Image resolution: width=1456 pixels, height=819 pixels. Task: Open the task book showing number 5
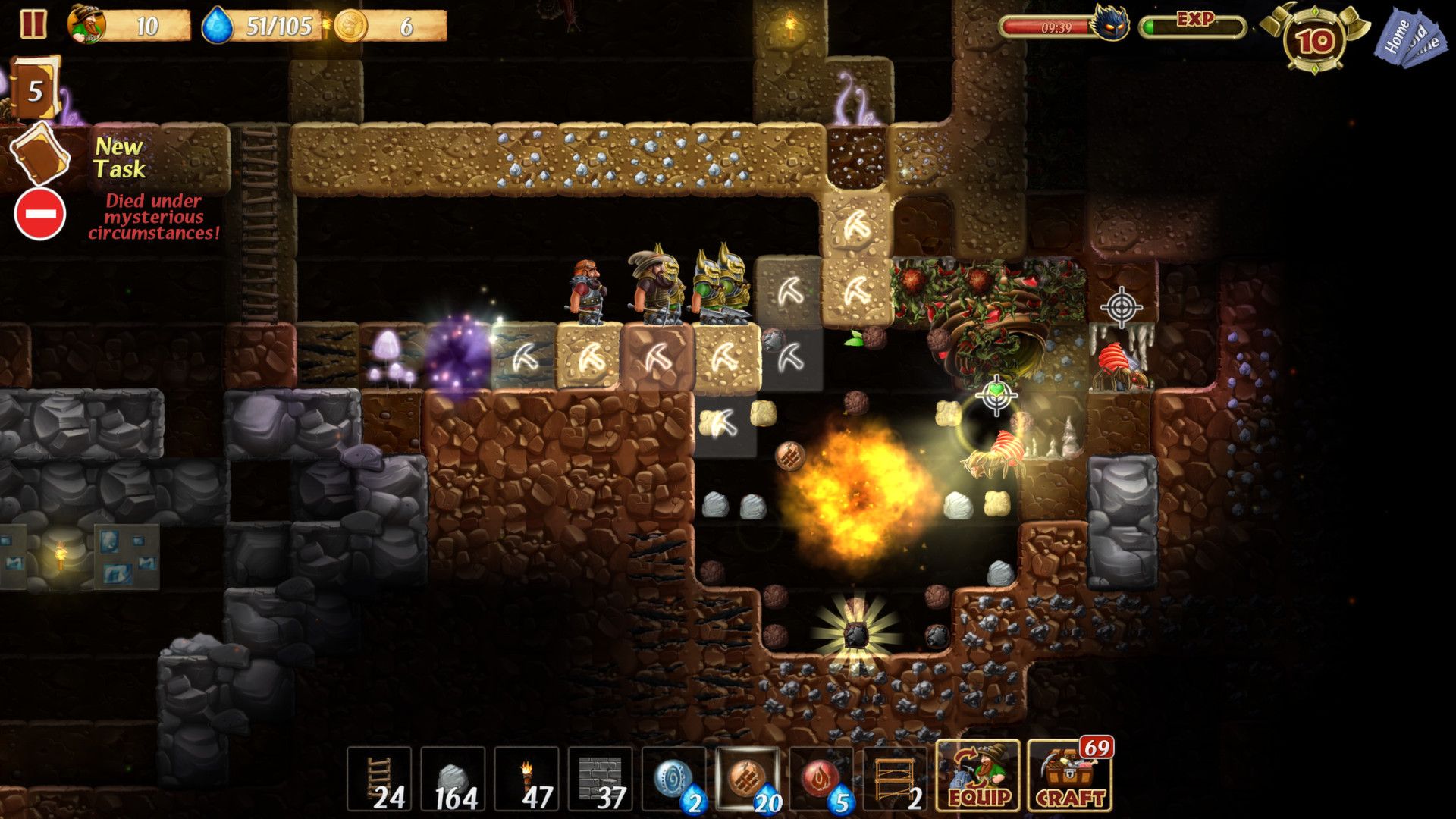(x=35, y=90)
